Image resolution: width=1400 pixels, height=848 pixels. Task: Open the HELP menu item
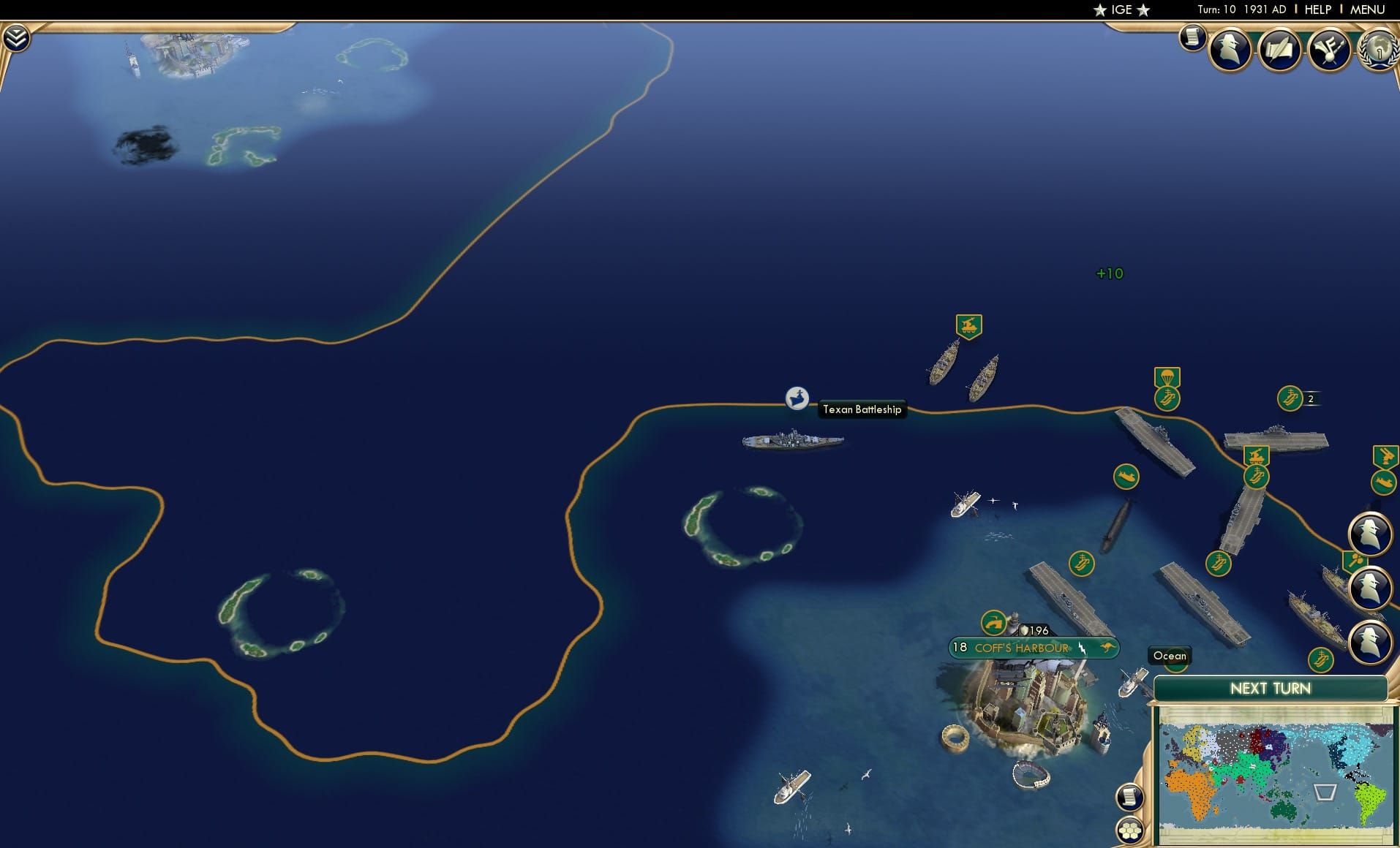click(x=1317, y=10)
